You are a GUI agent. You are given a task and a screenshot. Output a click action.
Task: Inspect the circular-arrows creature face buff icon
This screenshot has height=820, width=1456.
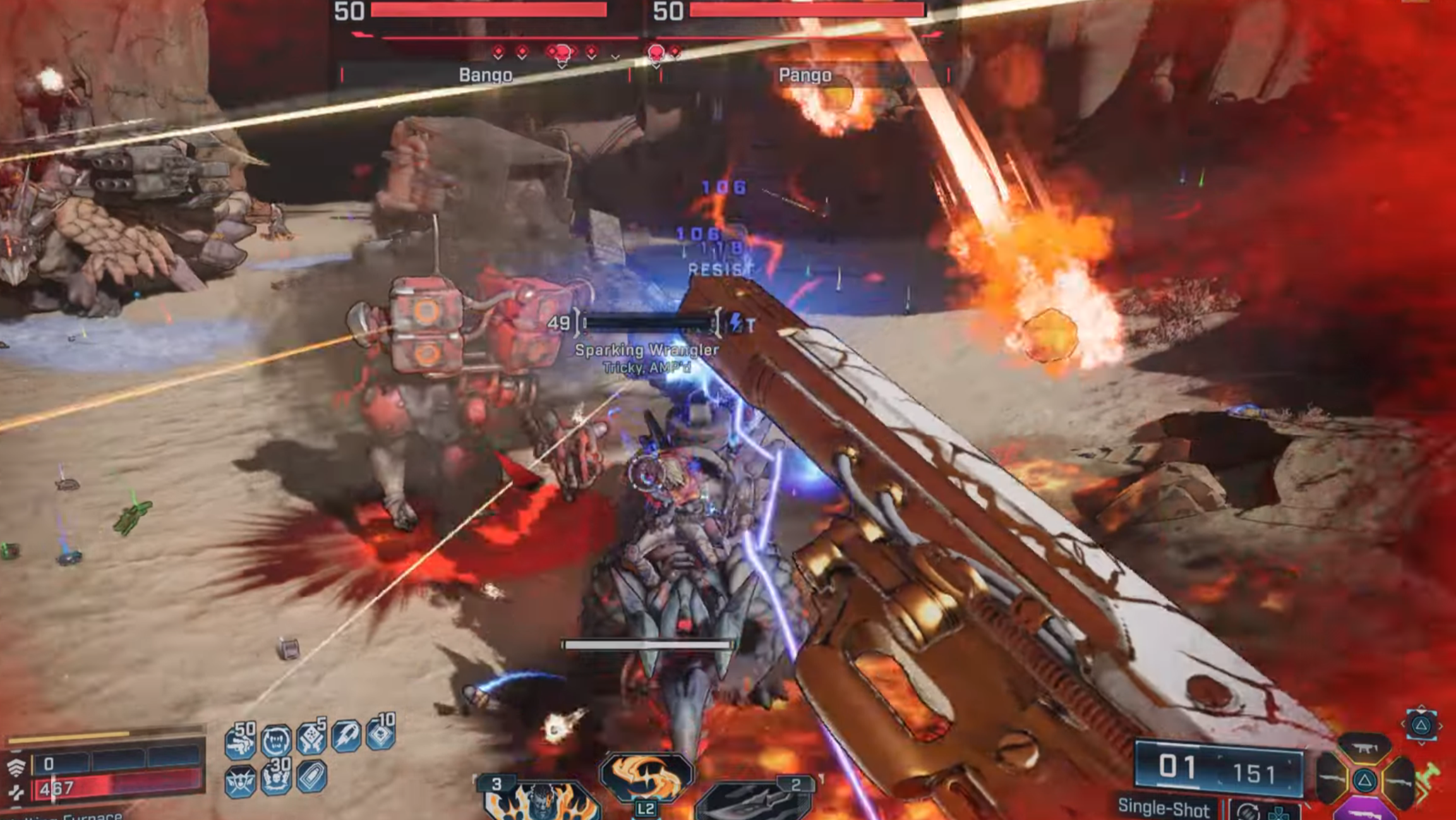[276, 740]
